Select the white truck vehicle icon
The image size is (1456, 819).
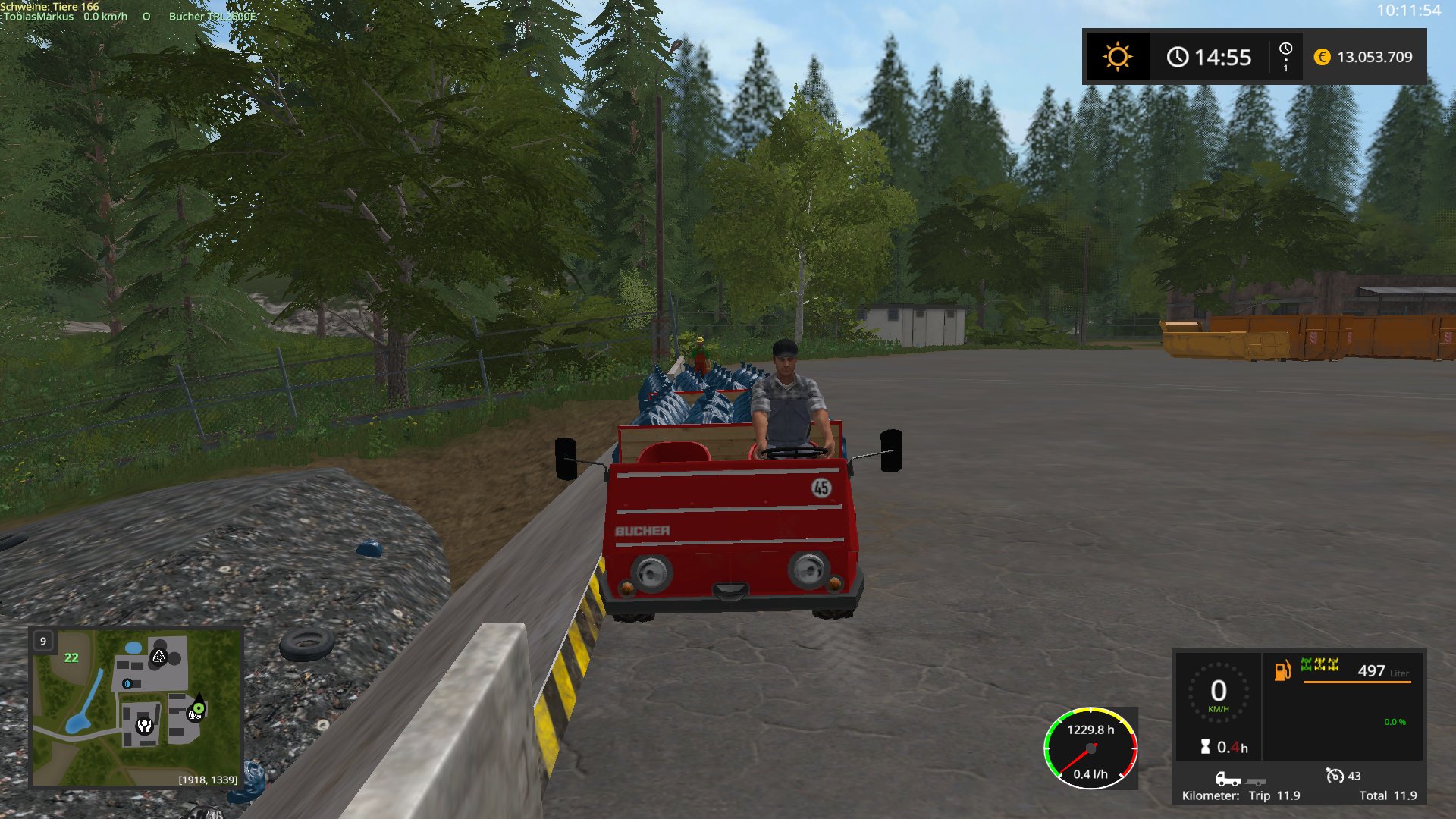[1228, 779]
